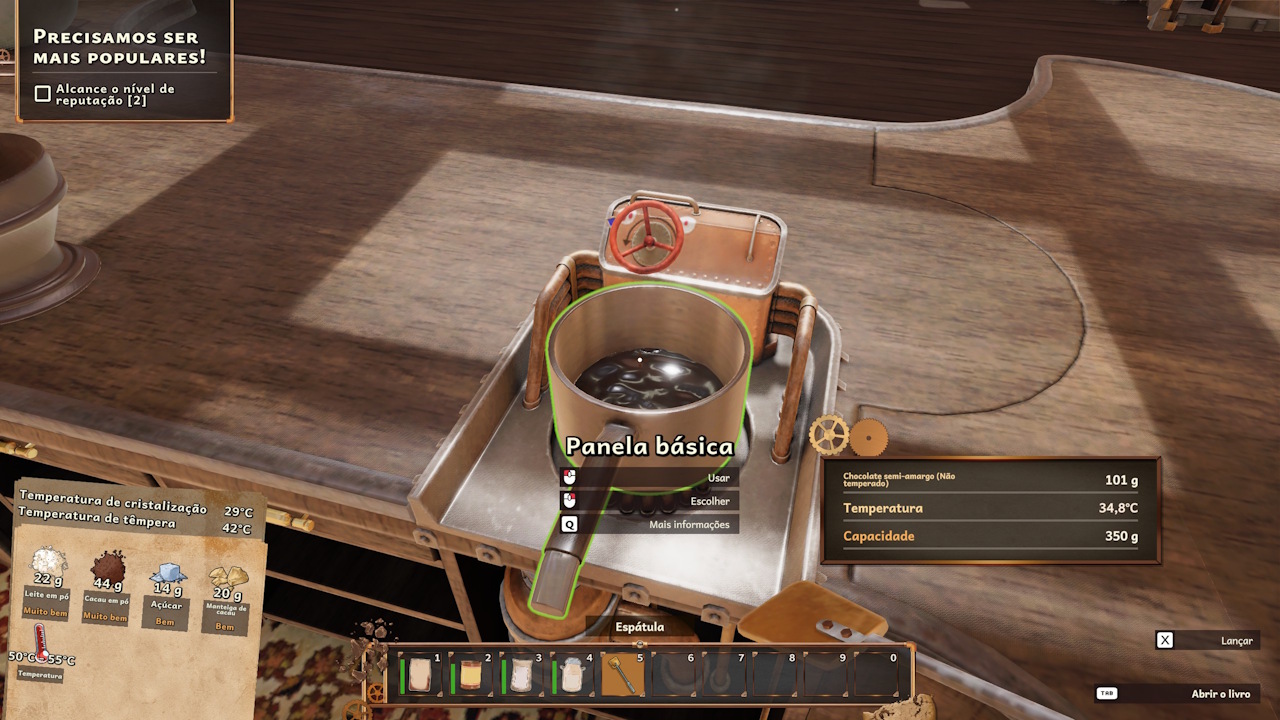
Task: Click the Temperatura thermometer icon
Action: tap(41, 641)
